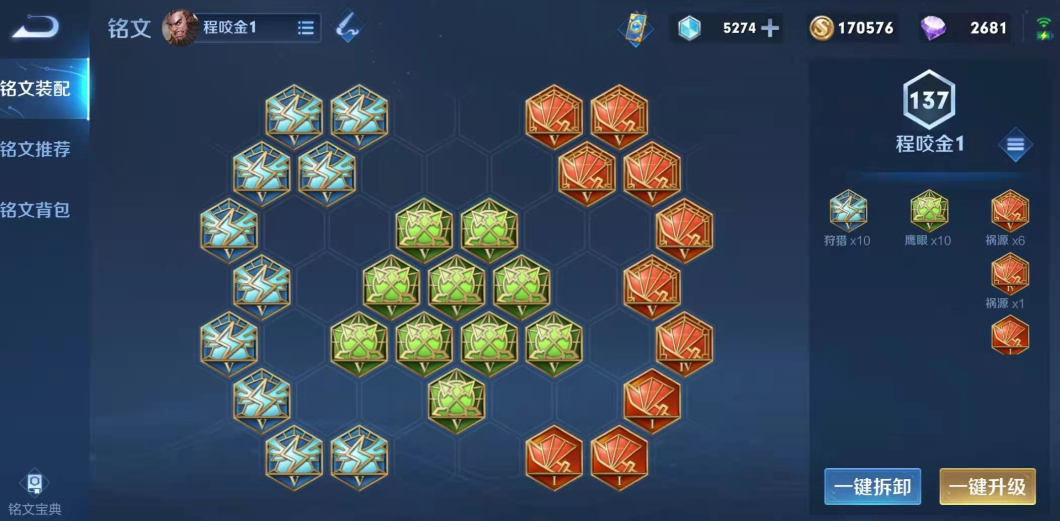Screen dimensions: 1060x521
Task: Go back using the return arrow
Action: click(x=35, y=27)
